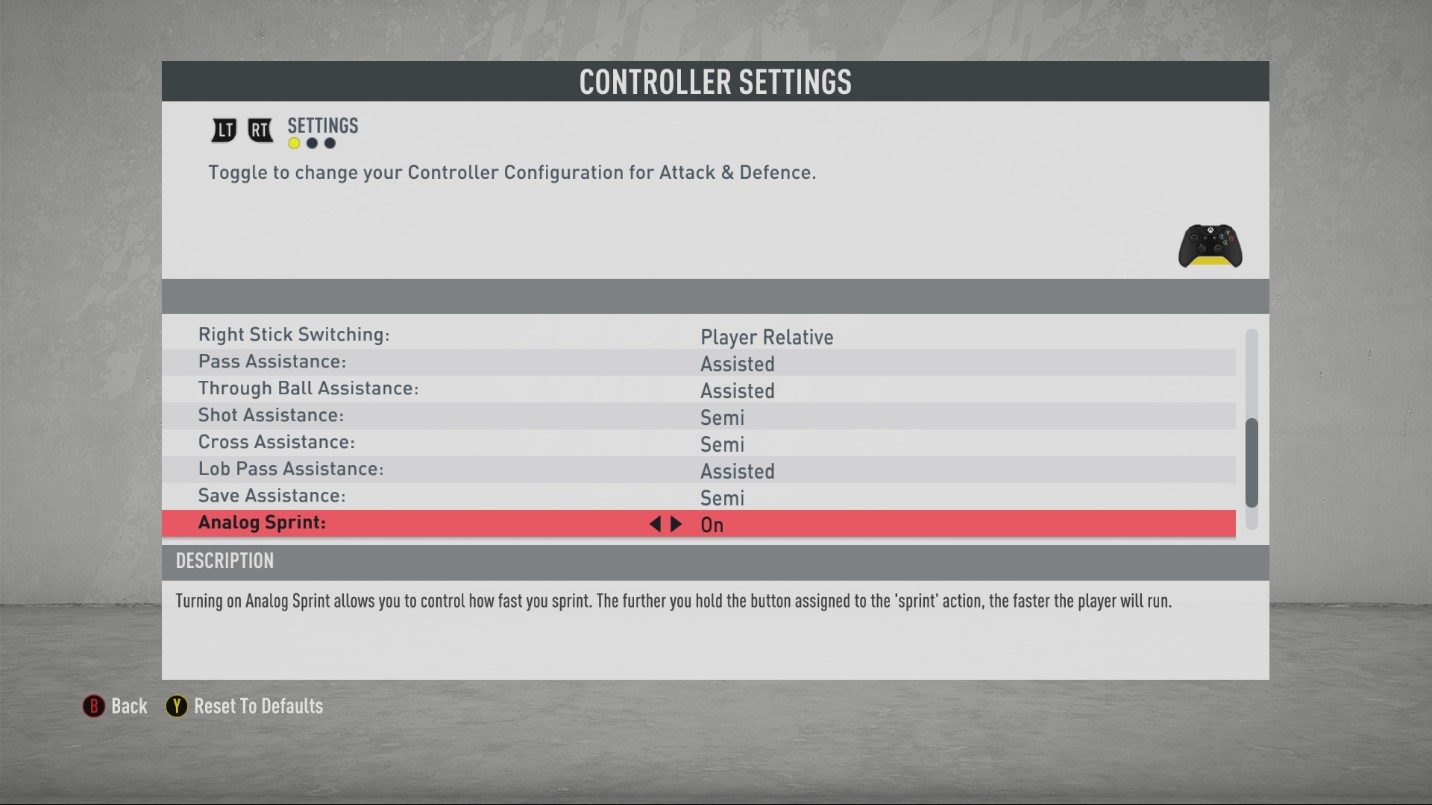The width and height of the screenshot is (1432, 805).
Task: Click the left arrow on Analog Sprint
Action: tap(654, 523)
